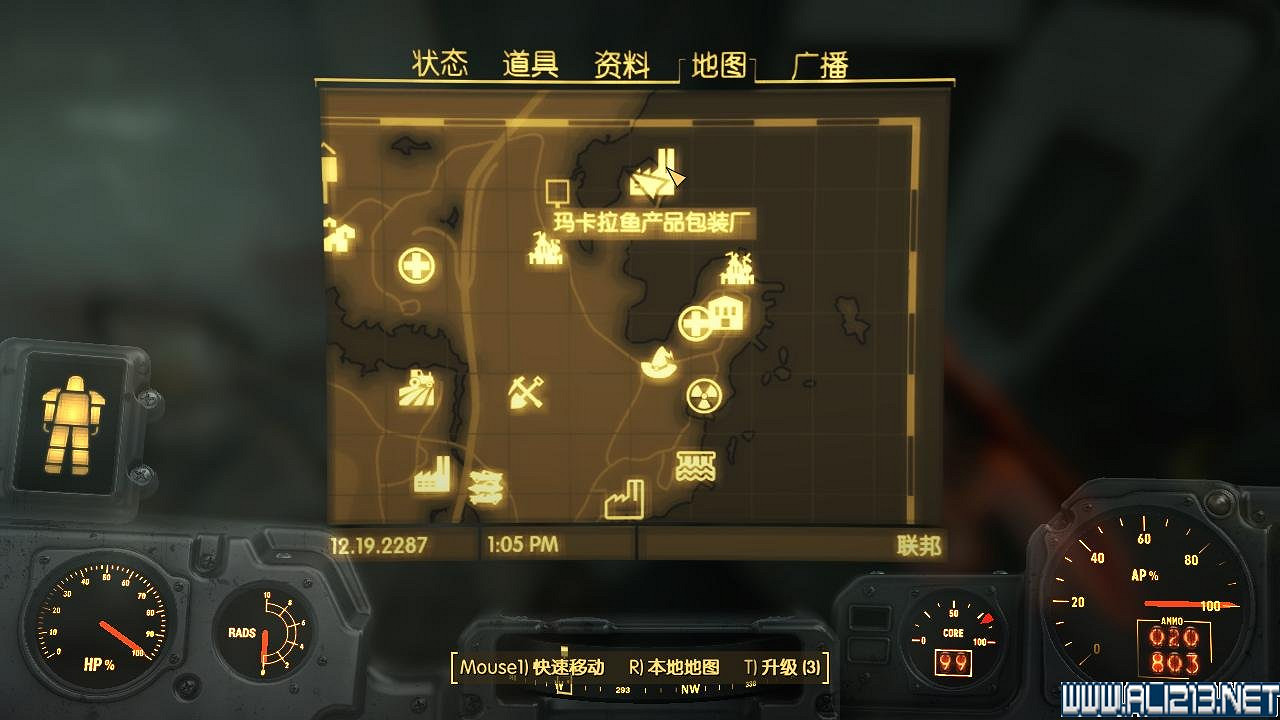Open the 资料 data menu

click(623, 62)
